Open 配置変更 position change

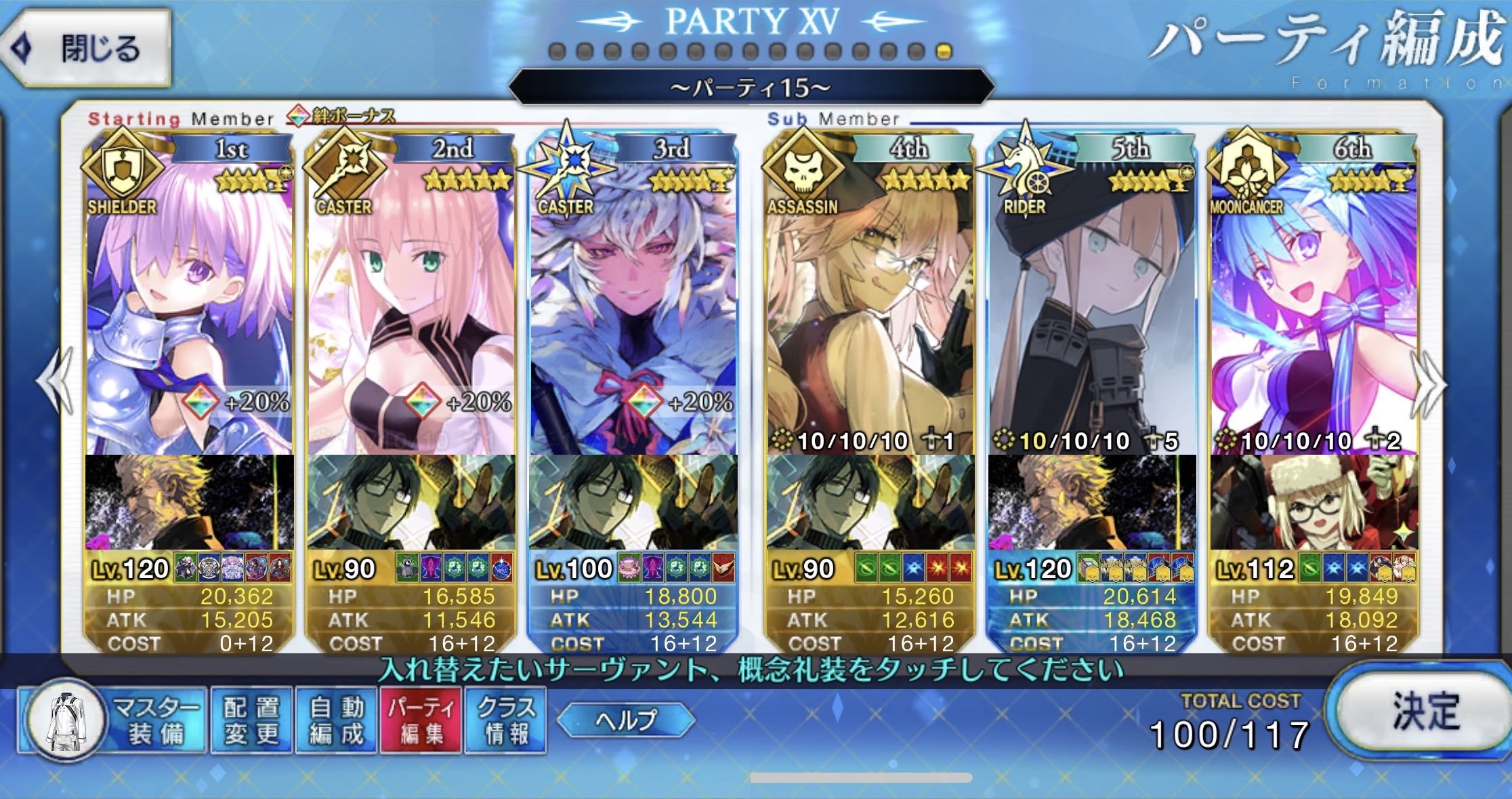tap(251, 720)
